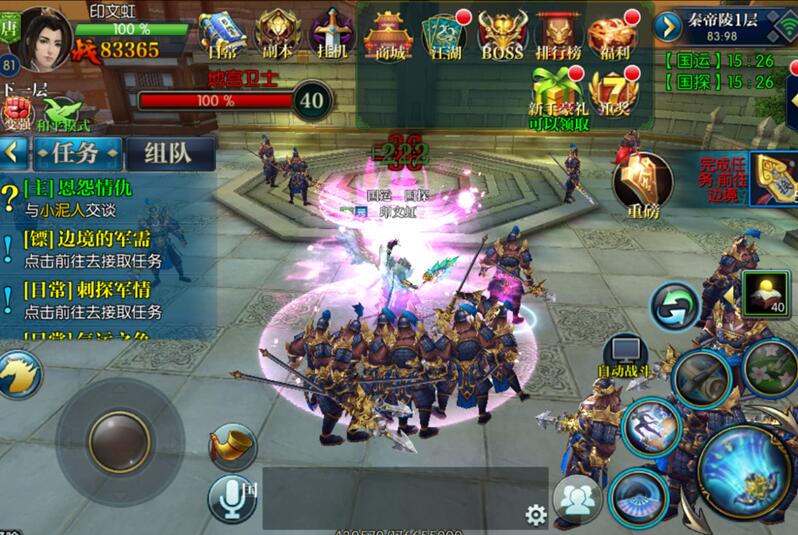Open the 福利 welfare rewards
This screenshot has width=798, height=535.
click(615, 38)
